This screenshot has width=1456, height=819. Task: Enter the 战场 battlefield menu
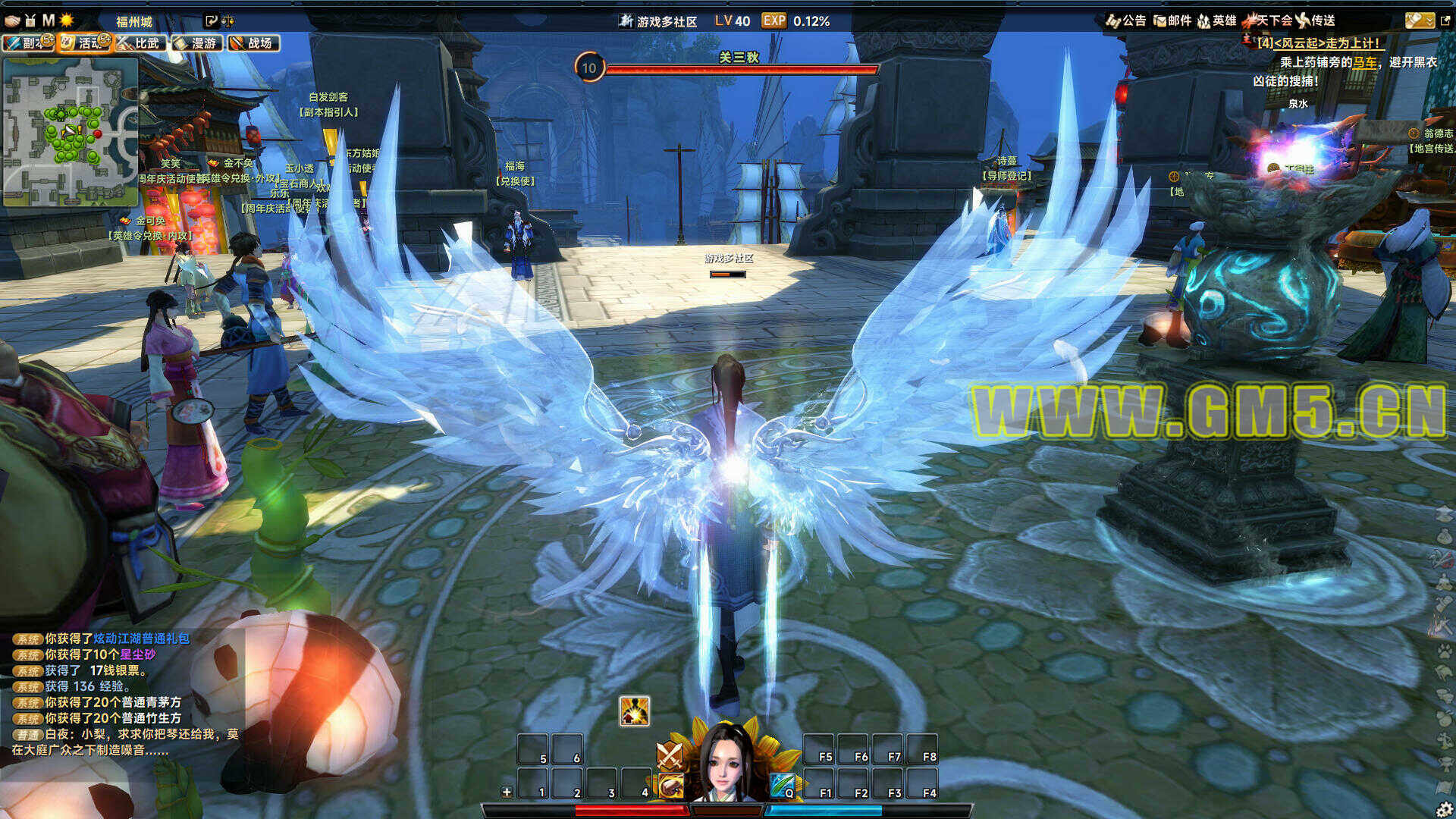pyautogui.click(x=254, y=43)
